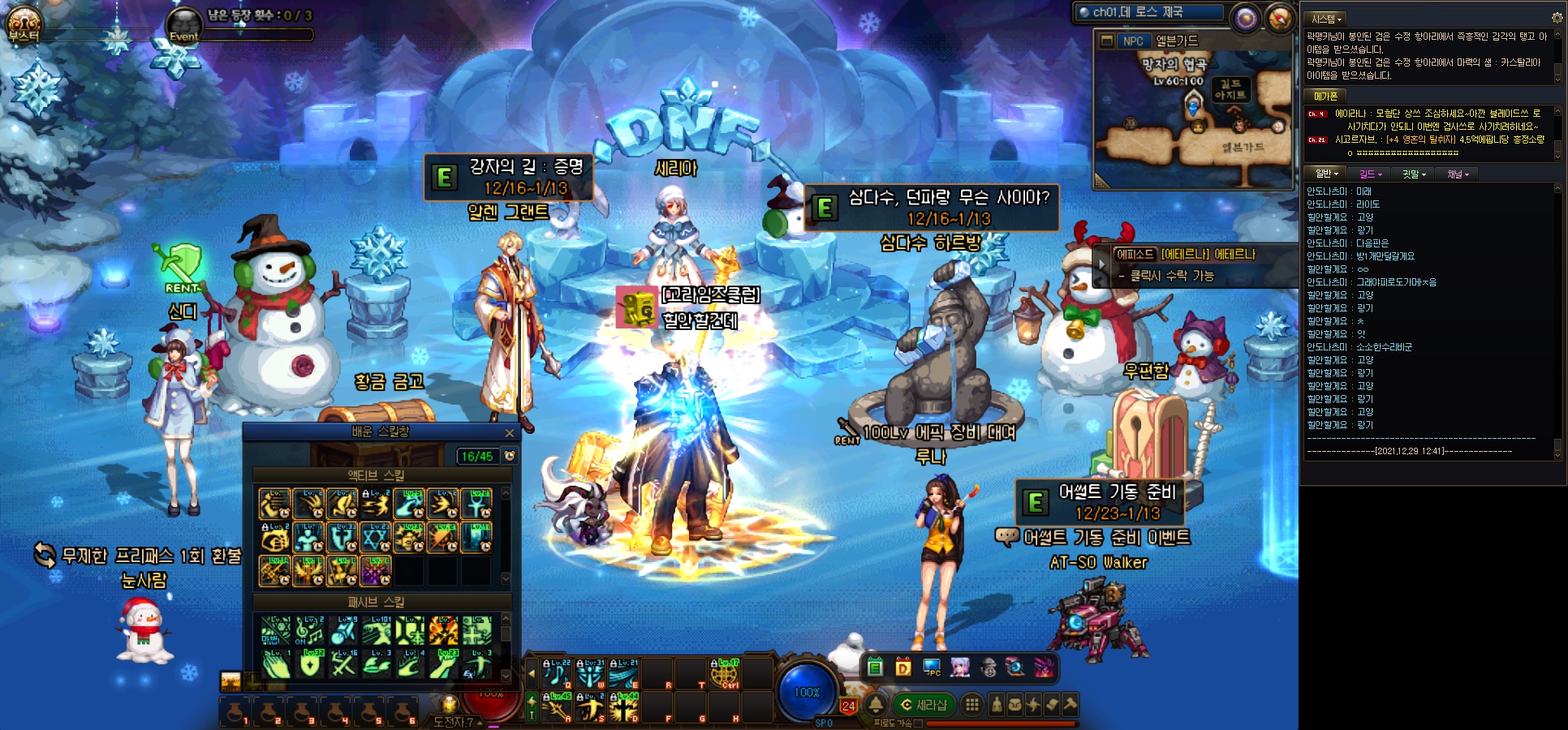This screenshot has width=1568, height=730.
Task: Open the green E event calendar icon
Action: (875, 668)
